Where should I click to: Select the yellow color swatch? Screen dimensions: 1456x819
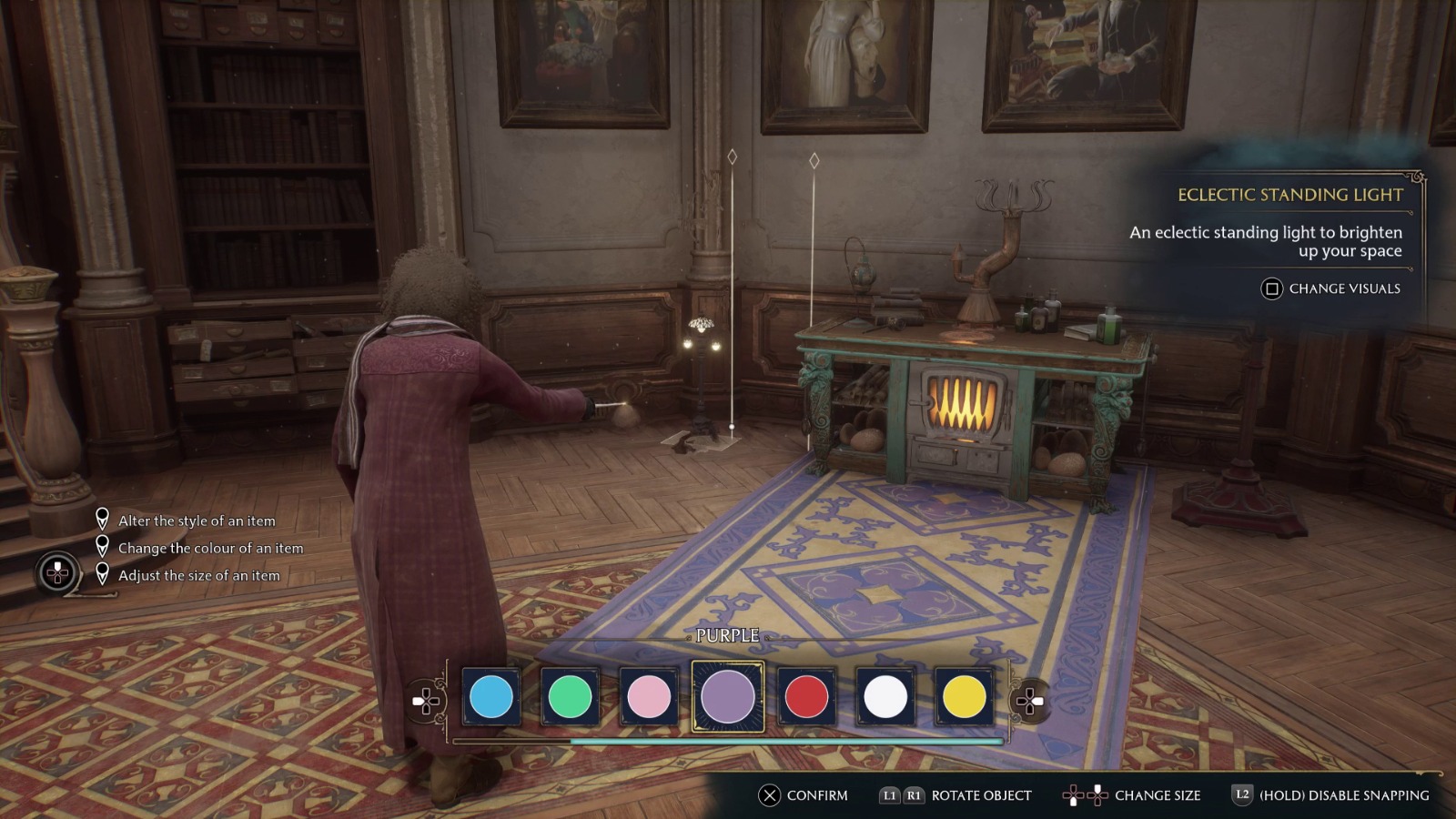(965, 698)
